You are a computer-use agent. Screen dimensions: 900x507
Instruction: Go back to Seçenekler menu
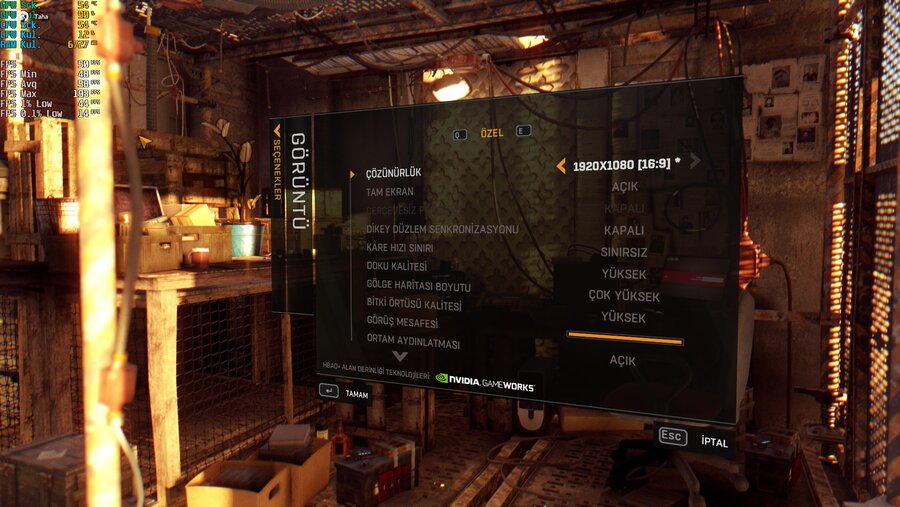point(278,165)
